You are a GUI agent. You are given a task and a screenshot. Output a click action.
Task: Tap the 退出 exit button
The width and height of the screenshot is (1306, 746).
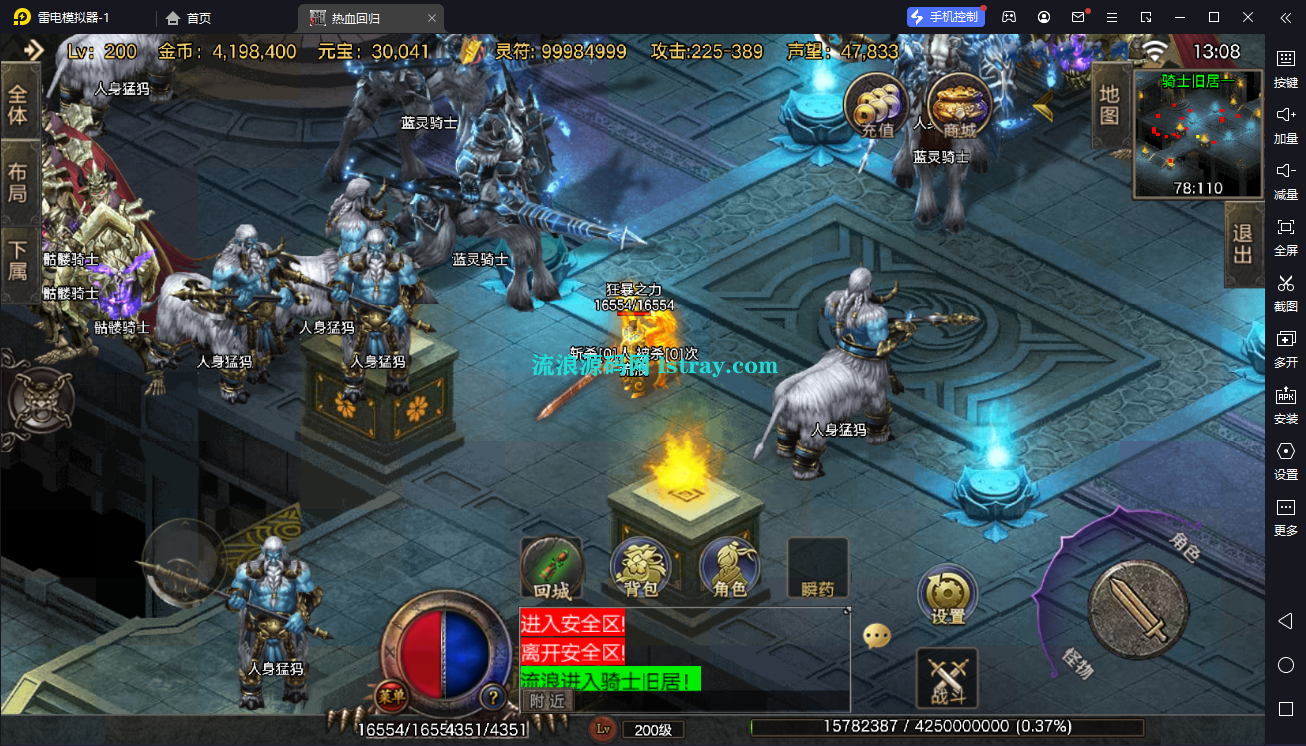[x=1243, y=245]
